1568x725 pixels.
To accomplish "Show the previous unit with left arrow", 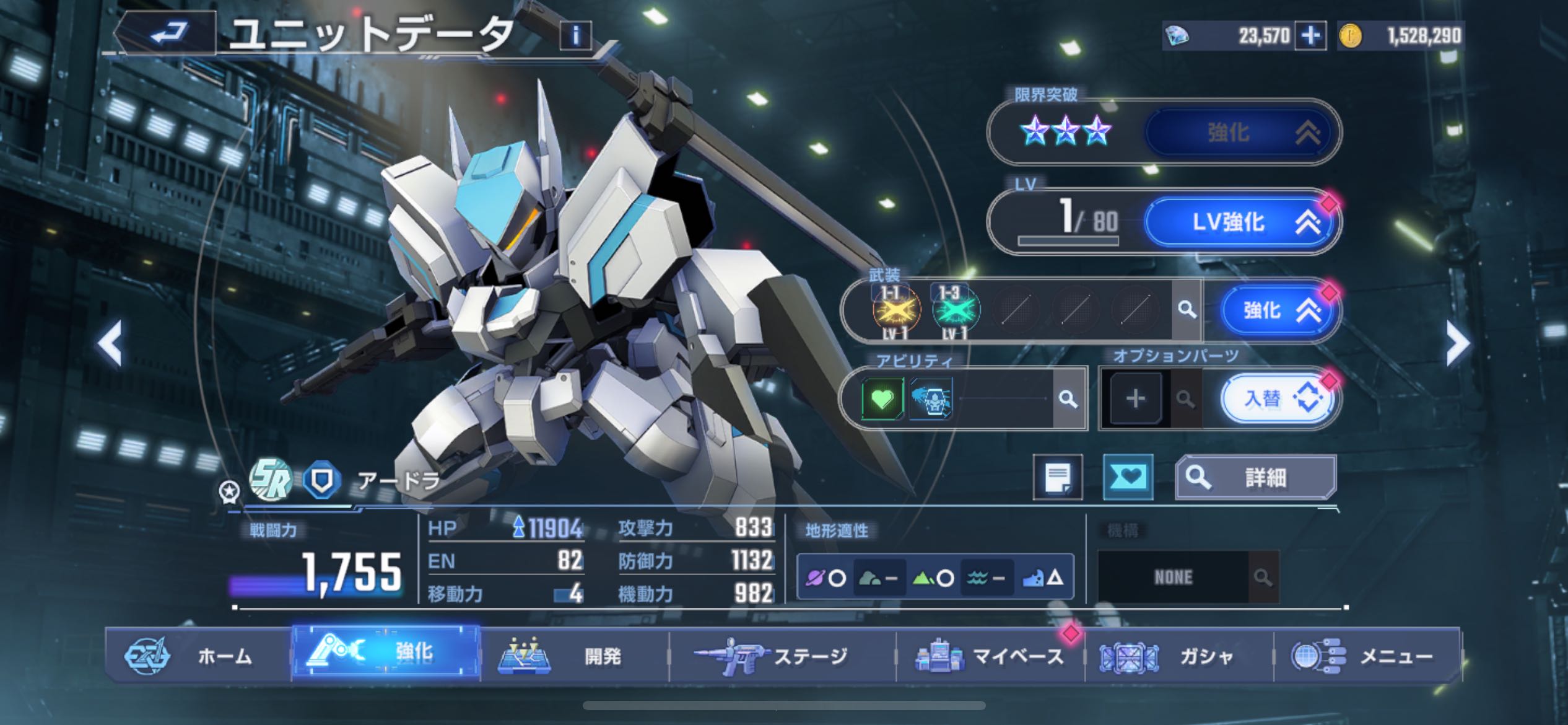I will 110,345.
